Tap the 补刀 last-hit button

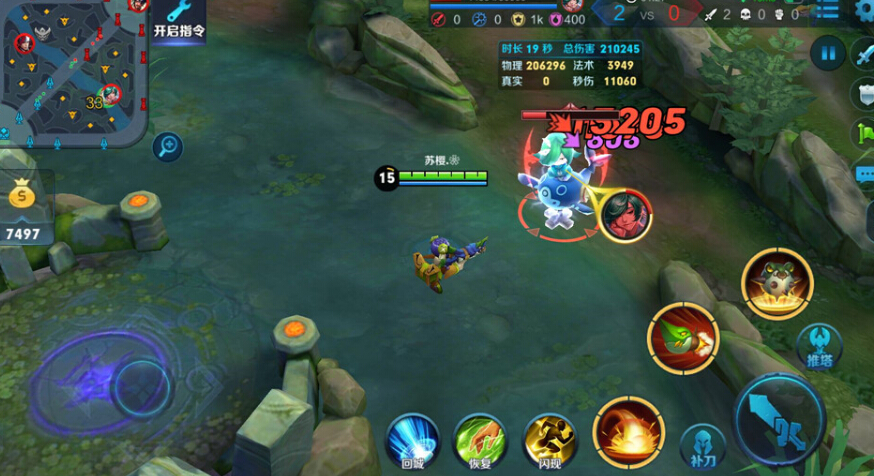(702, 446)
